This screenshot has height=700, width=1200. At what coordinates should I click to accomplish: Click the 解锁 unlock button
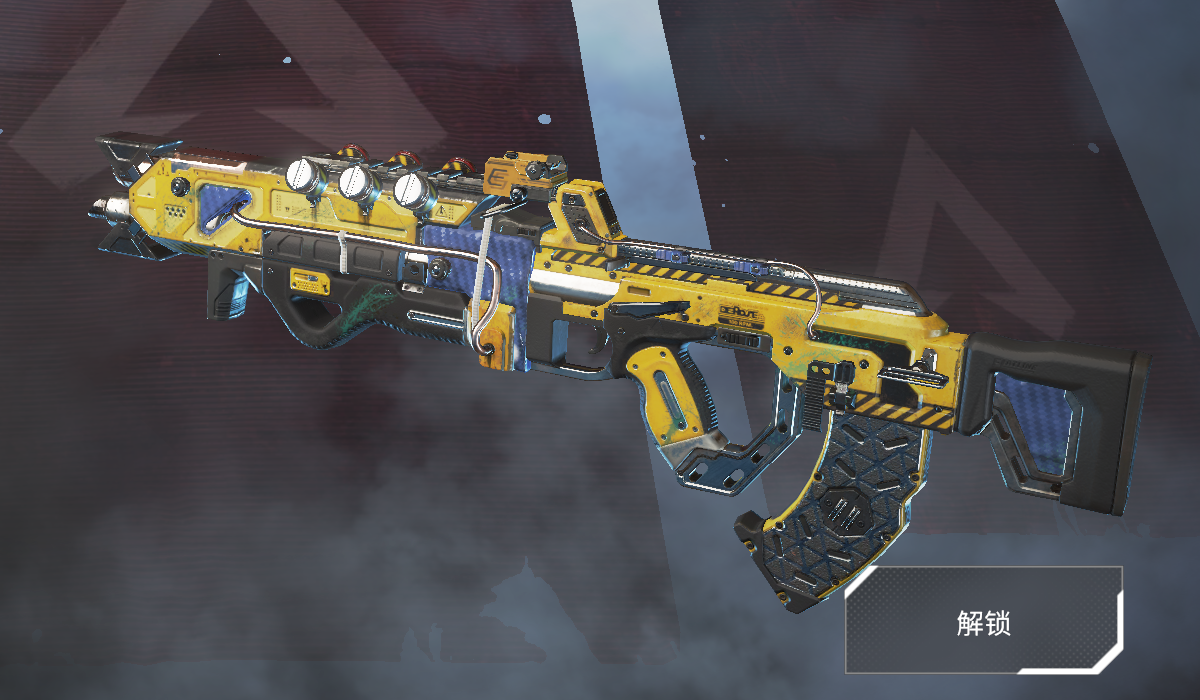(983, 620)
